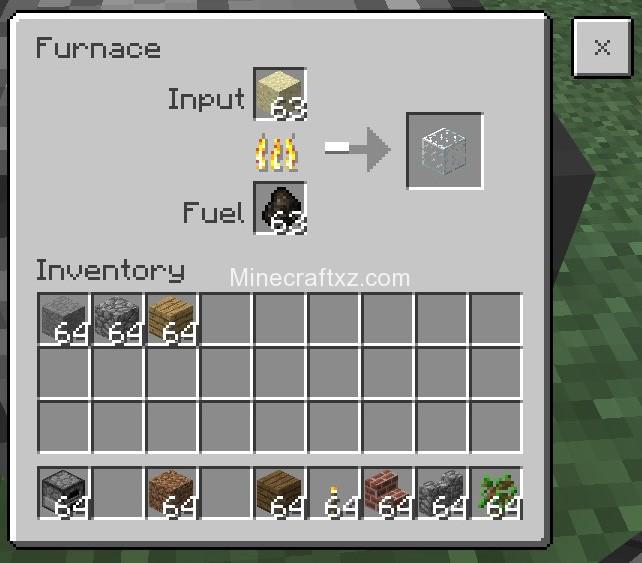Select the sand in the Input slot

tap(279, 94)
